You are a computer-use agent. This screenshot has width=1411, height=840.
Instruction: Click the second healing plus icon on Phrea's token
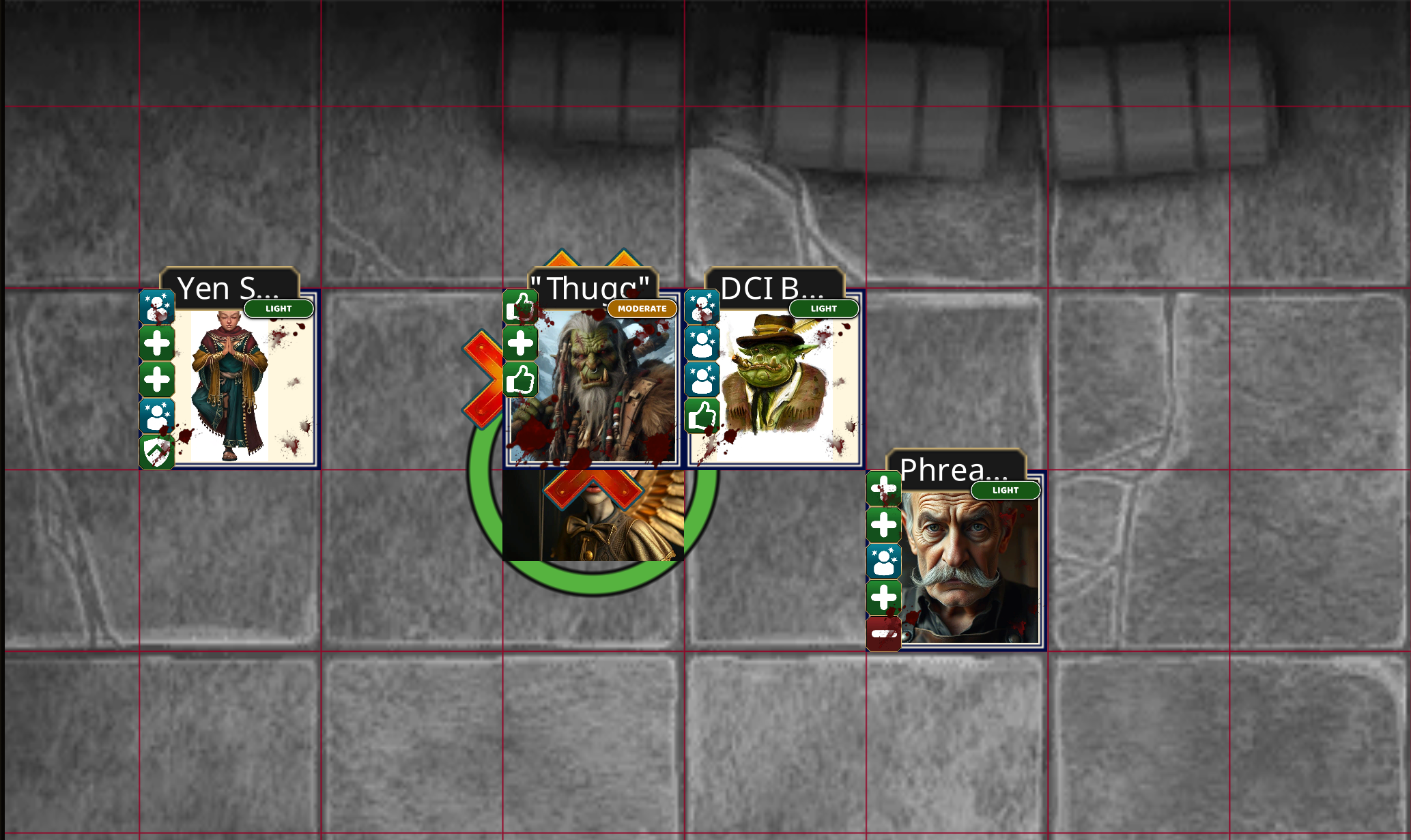coord(884,525)
